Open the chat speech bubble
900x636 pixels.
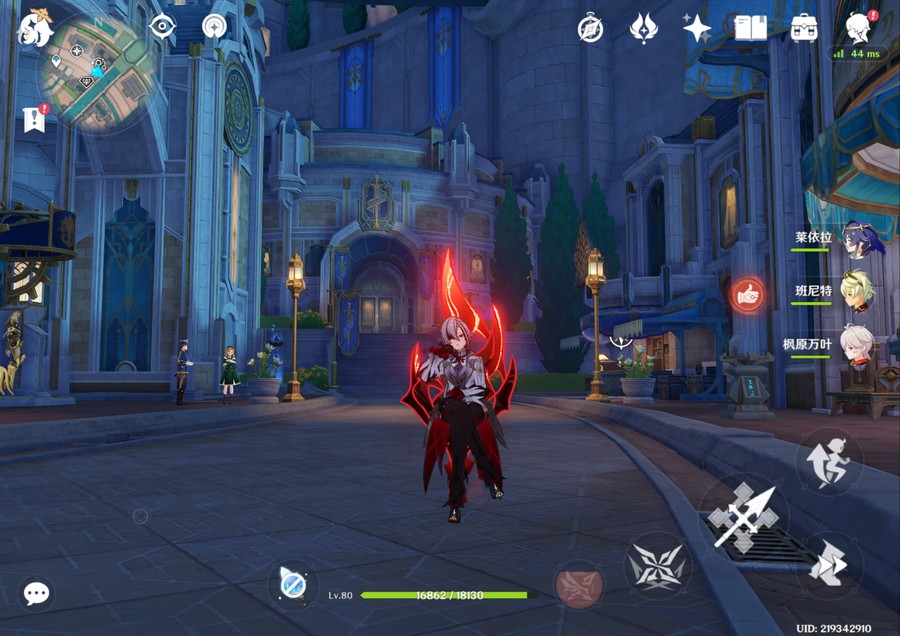tap(37, 593)
